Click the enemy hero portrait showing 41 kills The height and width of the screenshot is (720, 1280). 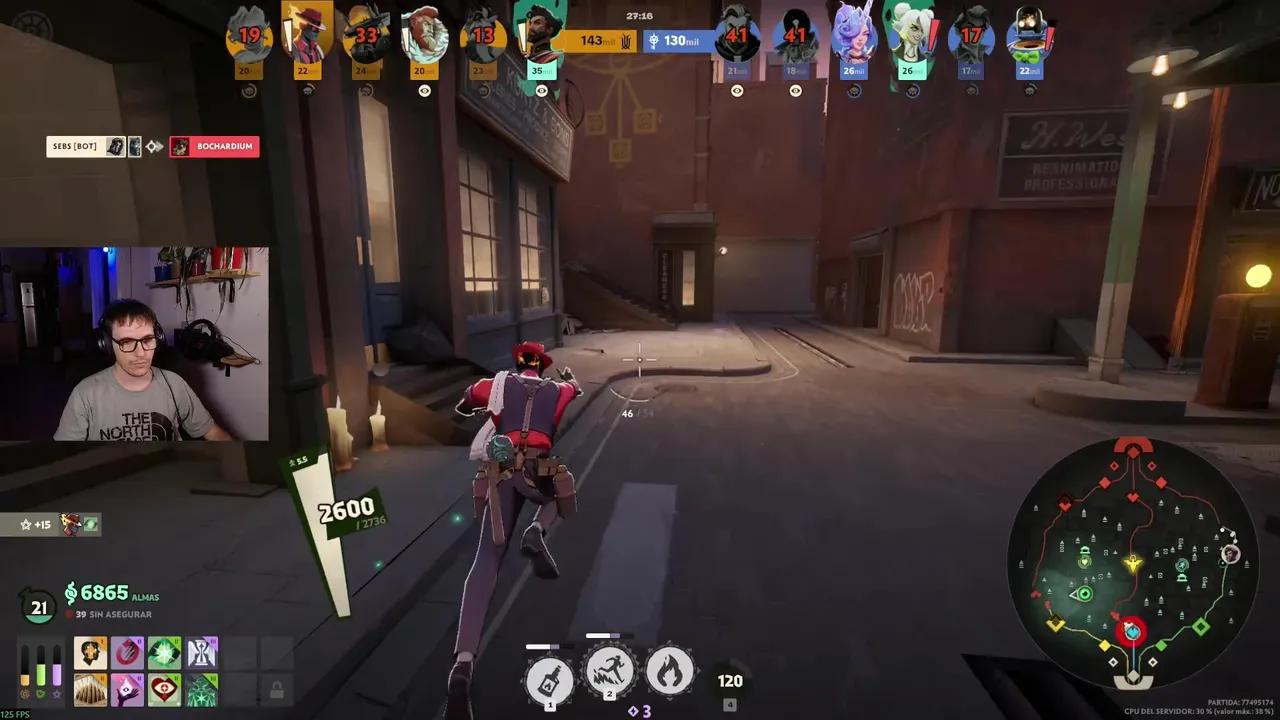click(740, 35)
